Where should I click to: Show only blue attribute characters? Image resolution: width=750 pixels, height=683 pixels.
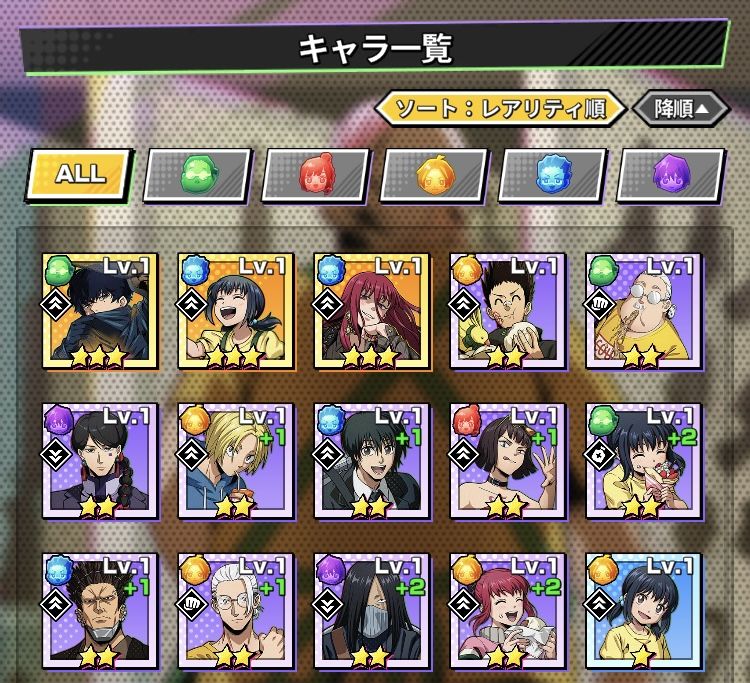(551, 175)
